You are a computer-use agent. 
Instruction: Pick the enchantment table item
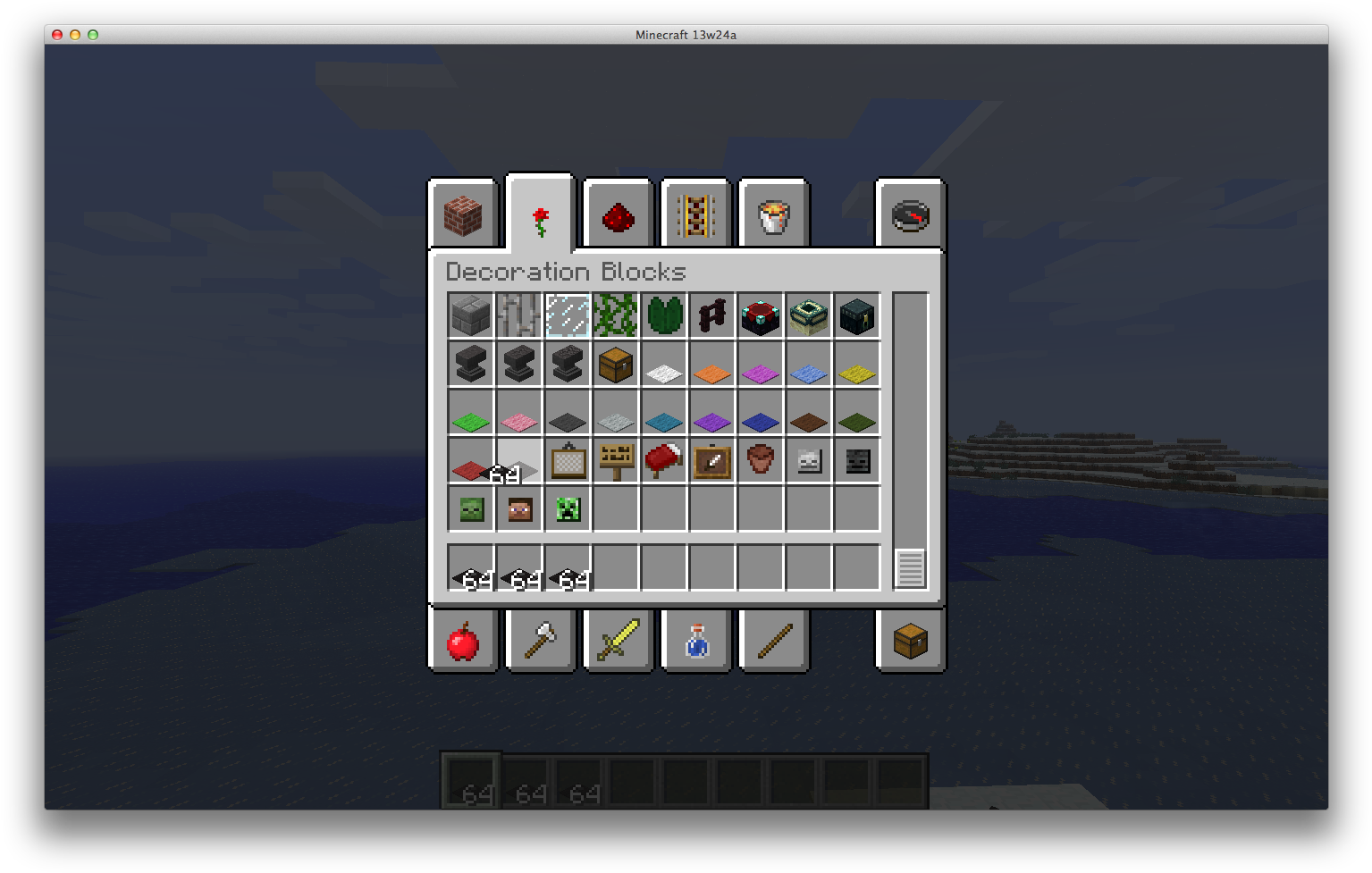pos(761,315)
